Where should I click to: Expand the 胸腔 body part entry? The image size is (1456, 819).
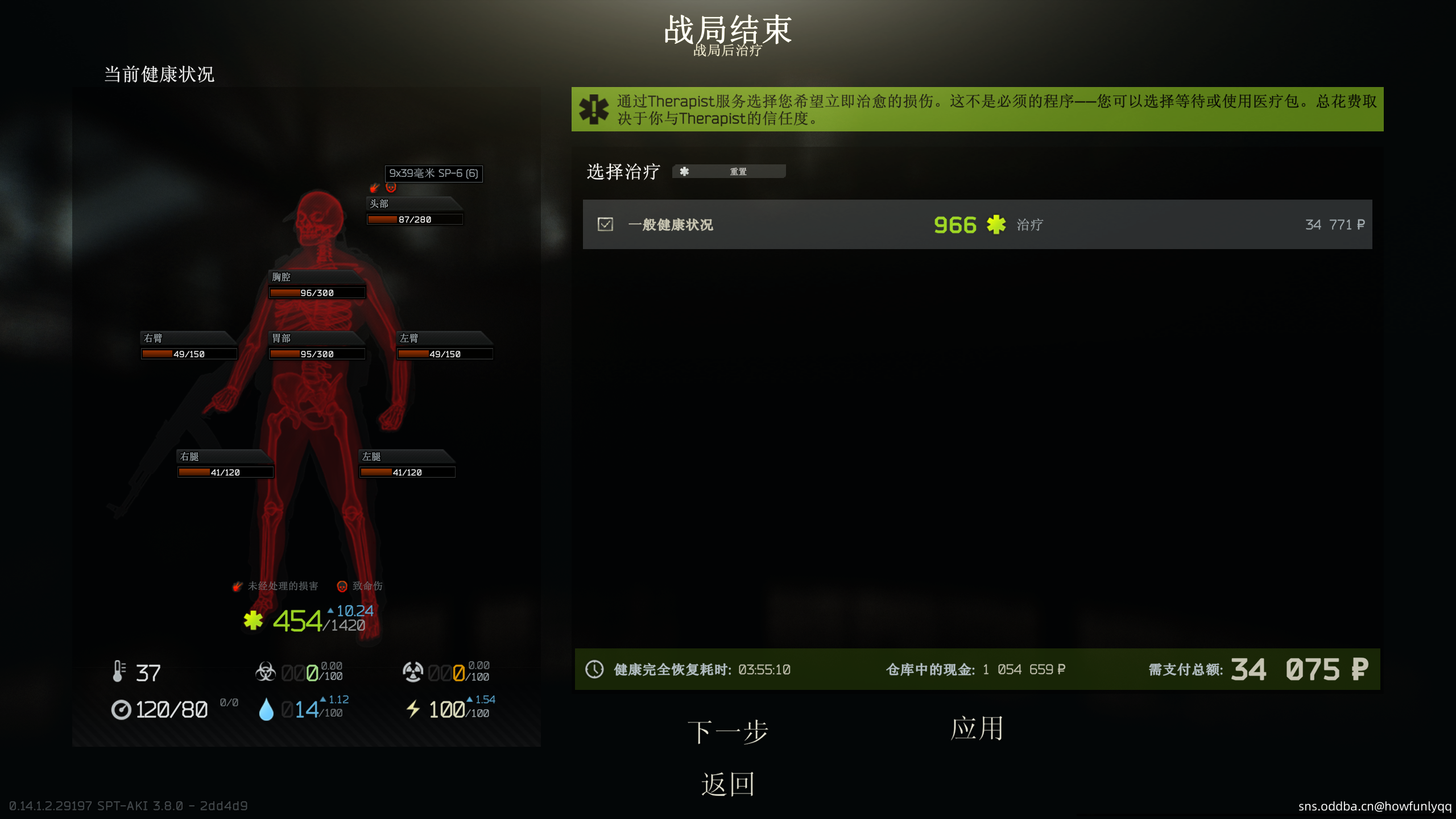click(x=283, y=277)
